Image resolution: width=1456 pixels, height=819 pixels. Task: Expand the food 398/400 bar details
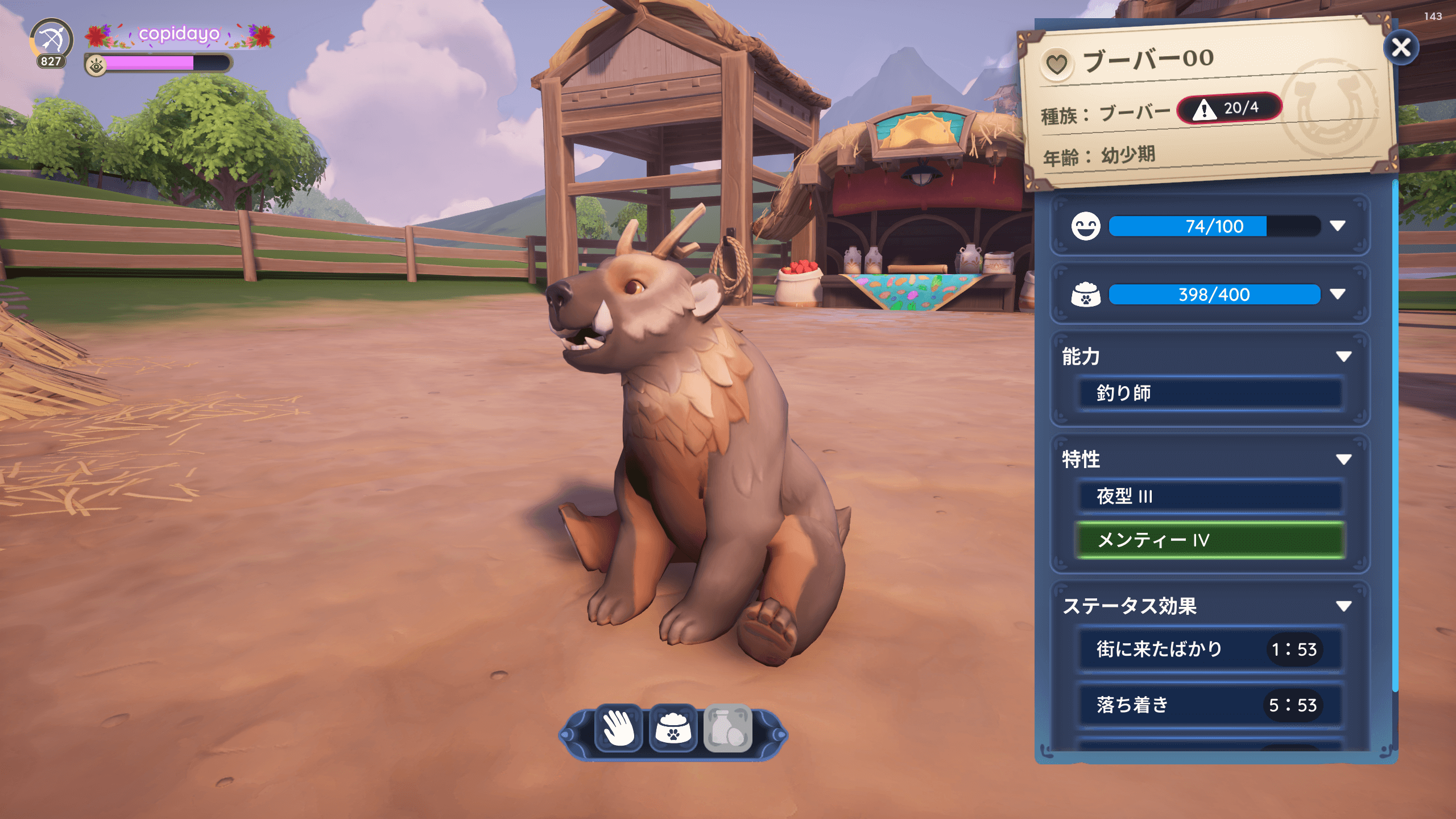(1338, 294)
